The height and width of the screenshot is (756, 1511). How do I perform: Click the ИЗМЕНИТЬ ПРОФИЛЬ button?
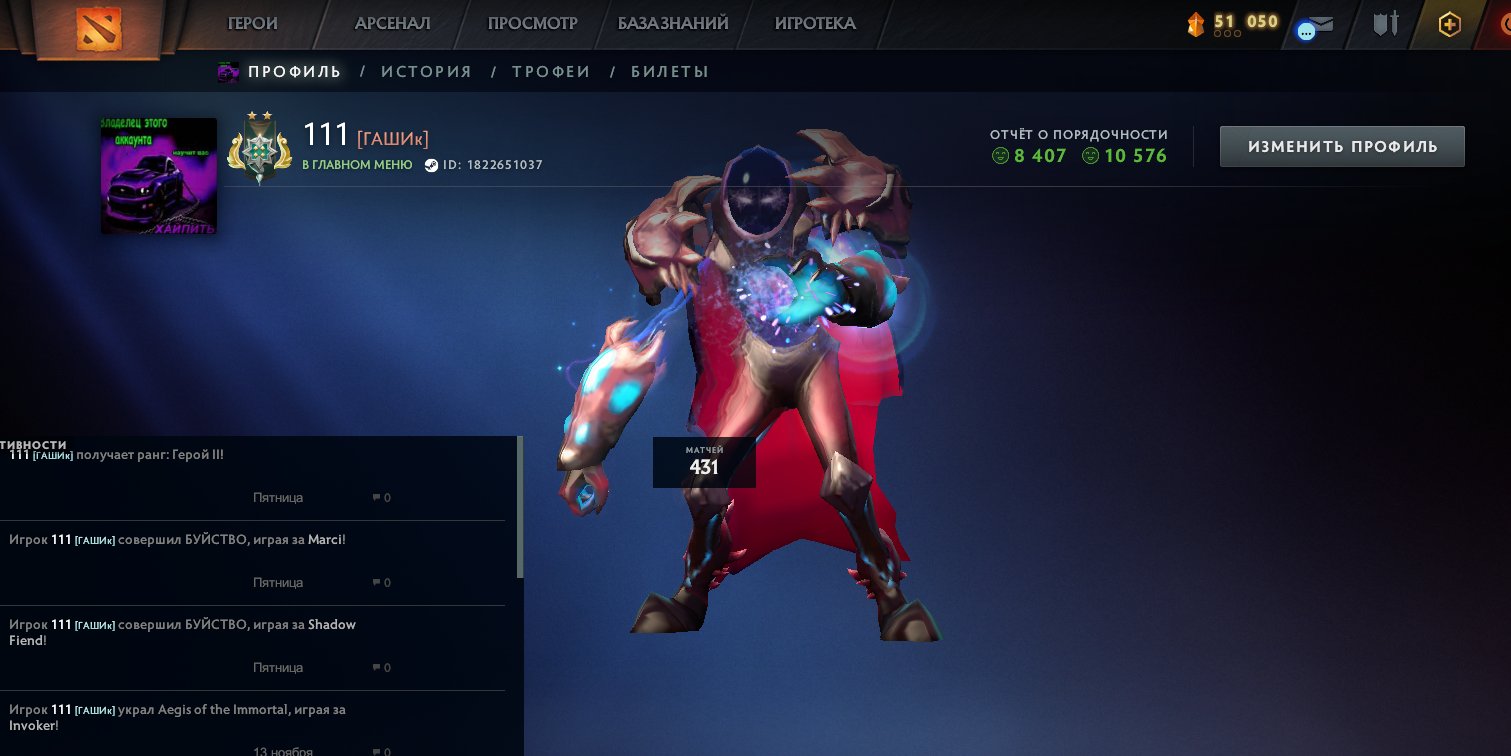(x=1342, y=145)
